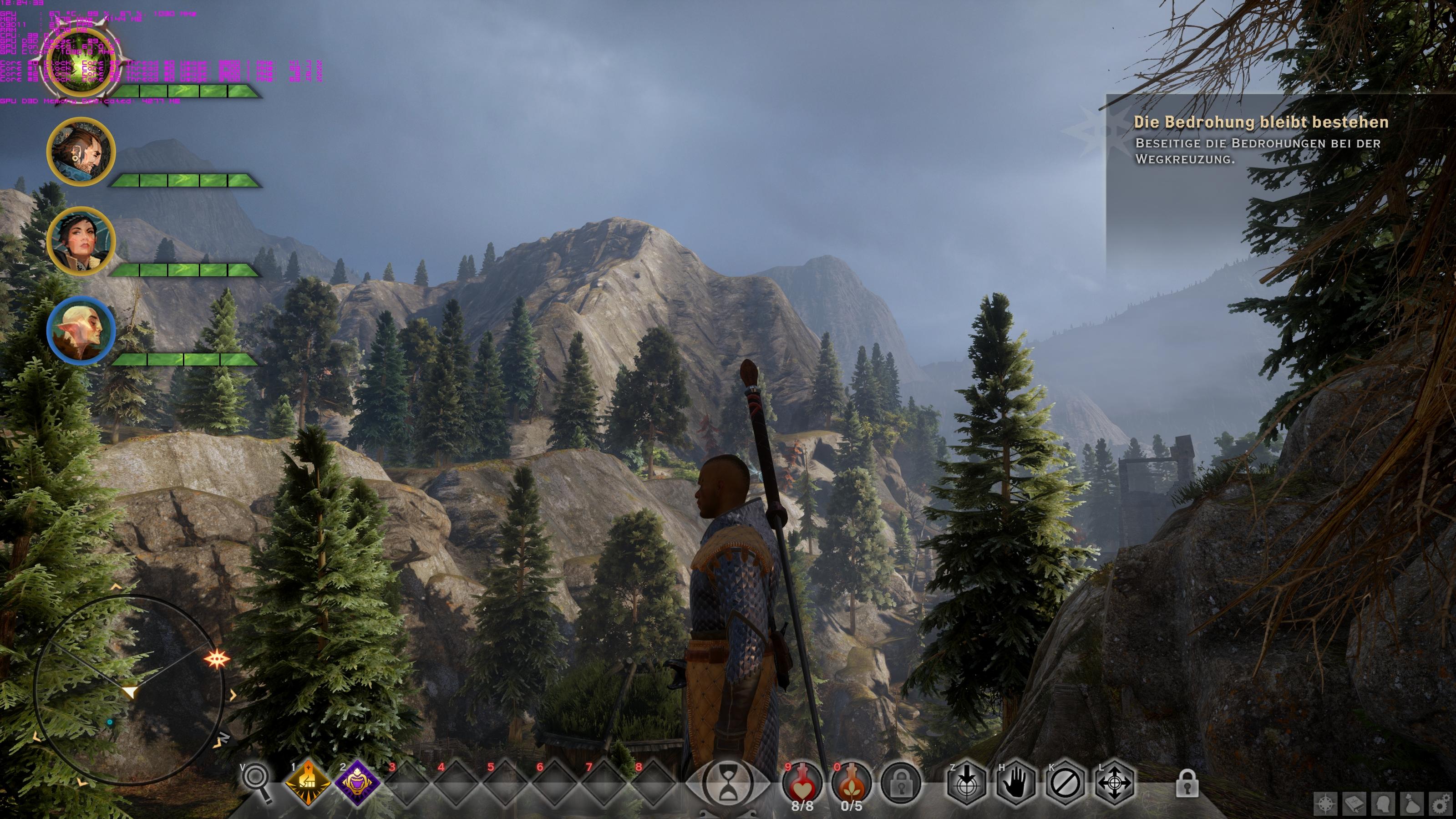Select the bald elf companion portrait
This screenshot has width=1456, height=819.
tap(81, 330)
